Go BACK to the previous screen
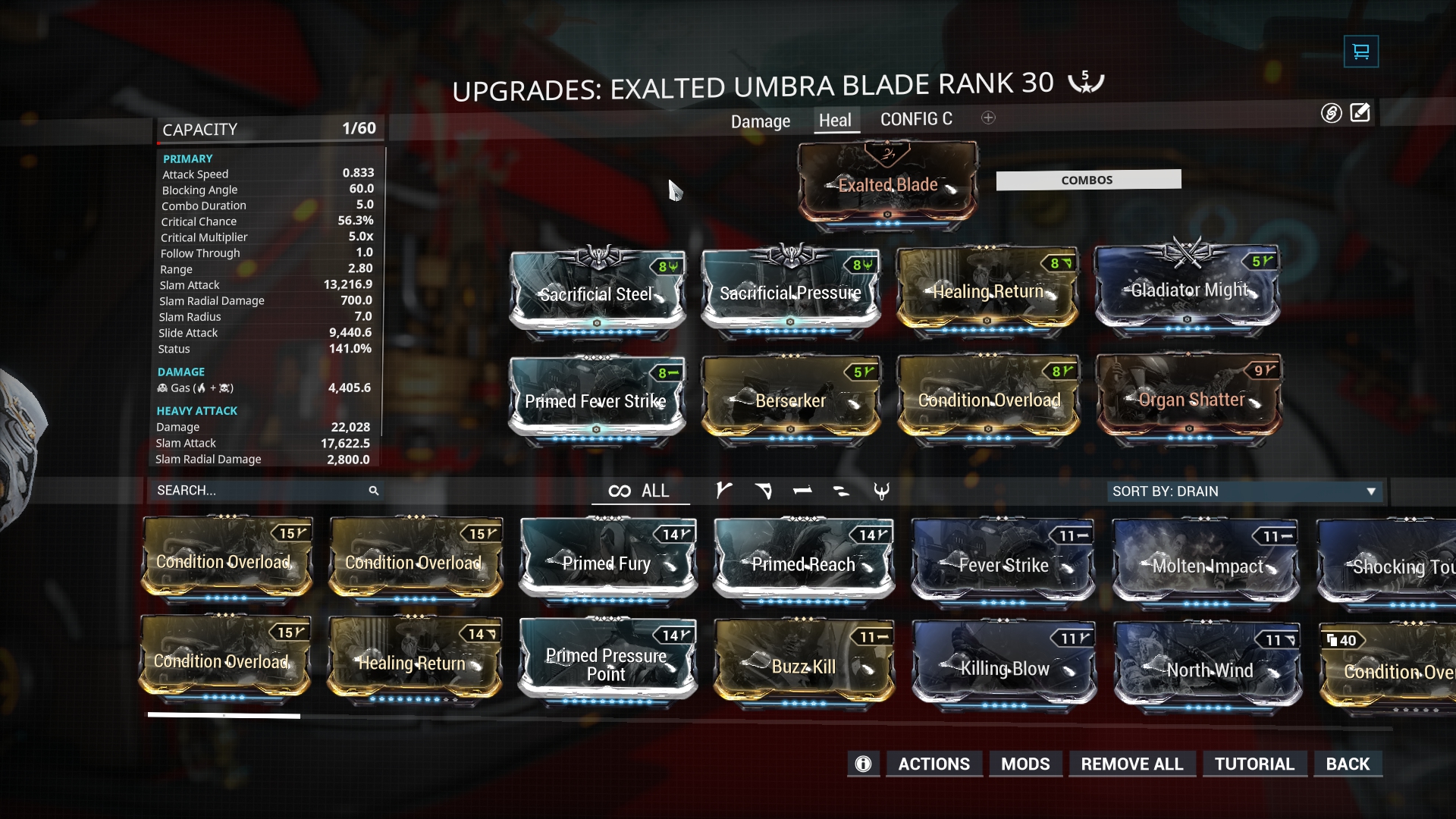The image size is (1456, 819). (x=1348, y=764)
